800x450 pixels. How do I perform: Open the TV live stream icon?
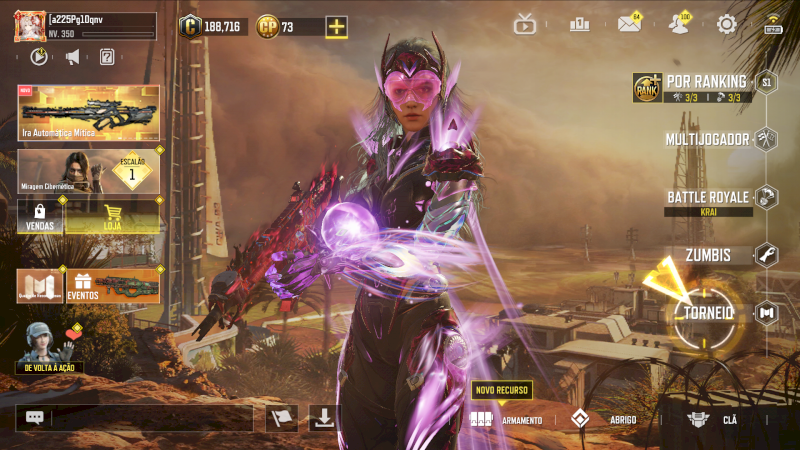point(525,24)
